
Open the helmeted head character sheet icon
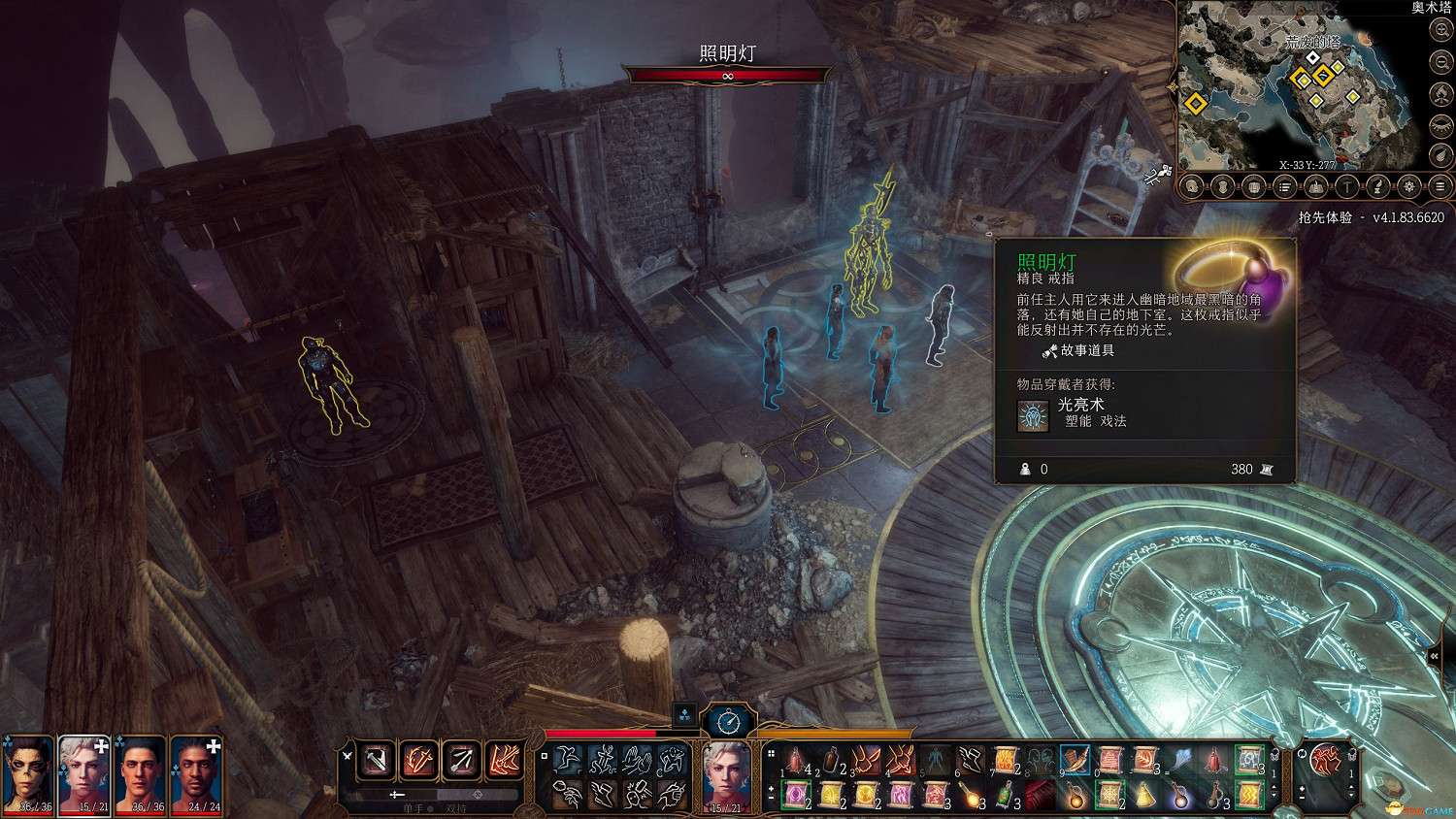[x=1192, y=186]
